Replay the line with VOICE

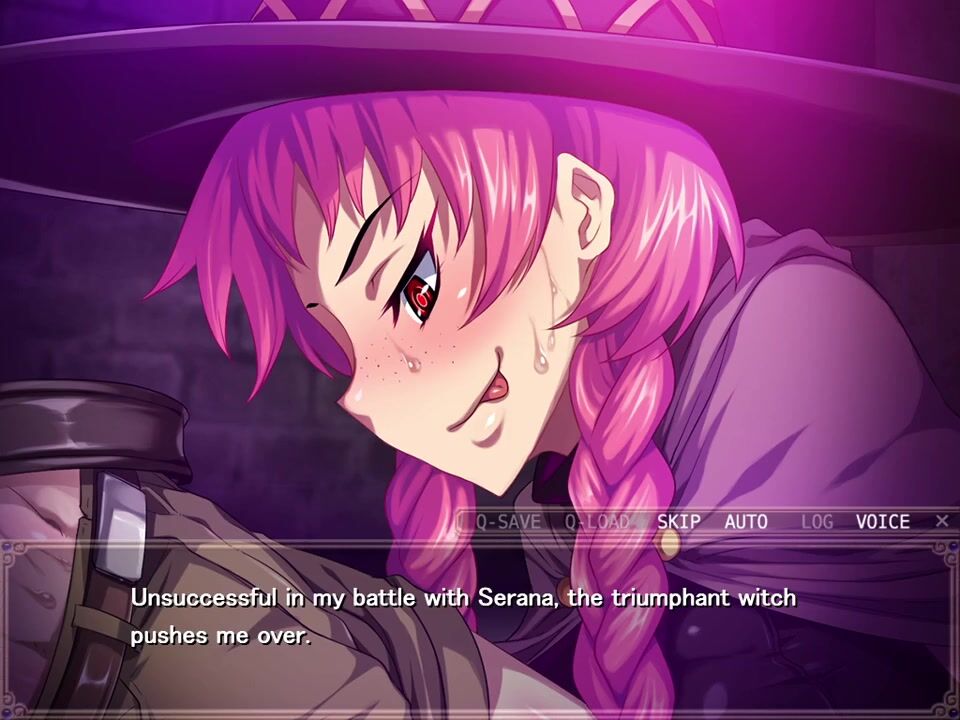tap(883, 521)
